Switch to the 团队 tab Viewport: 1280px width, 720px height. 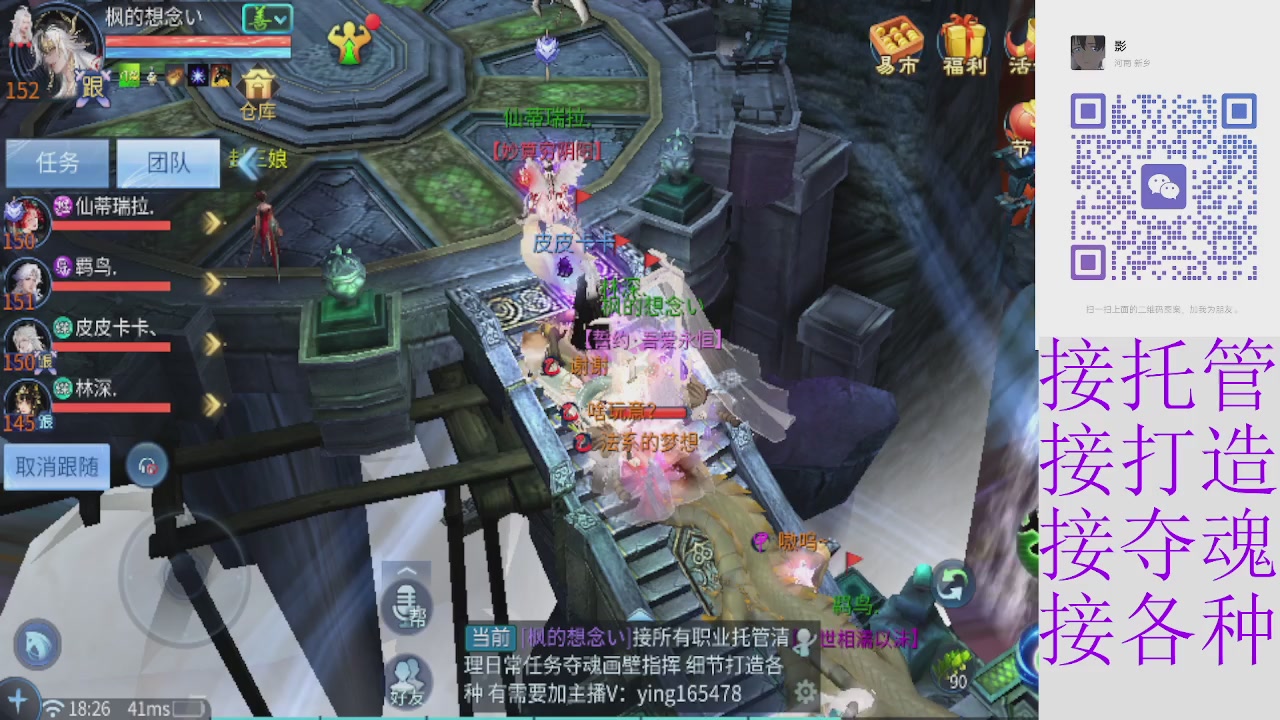(168, 163)
